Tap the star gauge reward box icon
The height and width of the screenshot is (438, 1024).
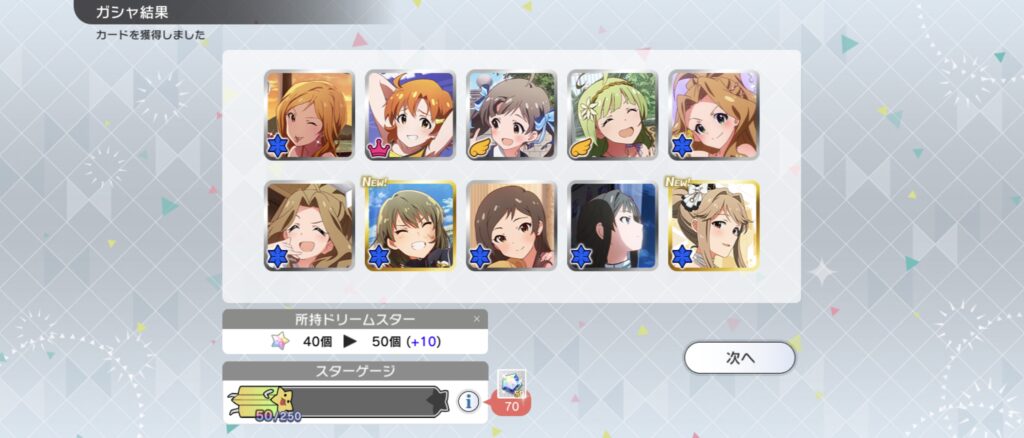(x=509, y=384)
